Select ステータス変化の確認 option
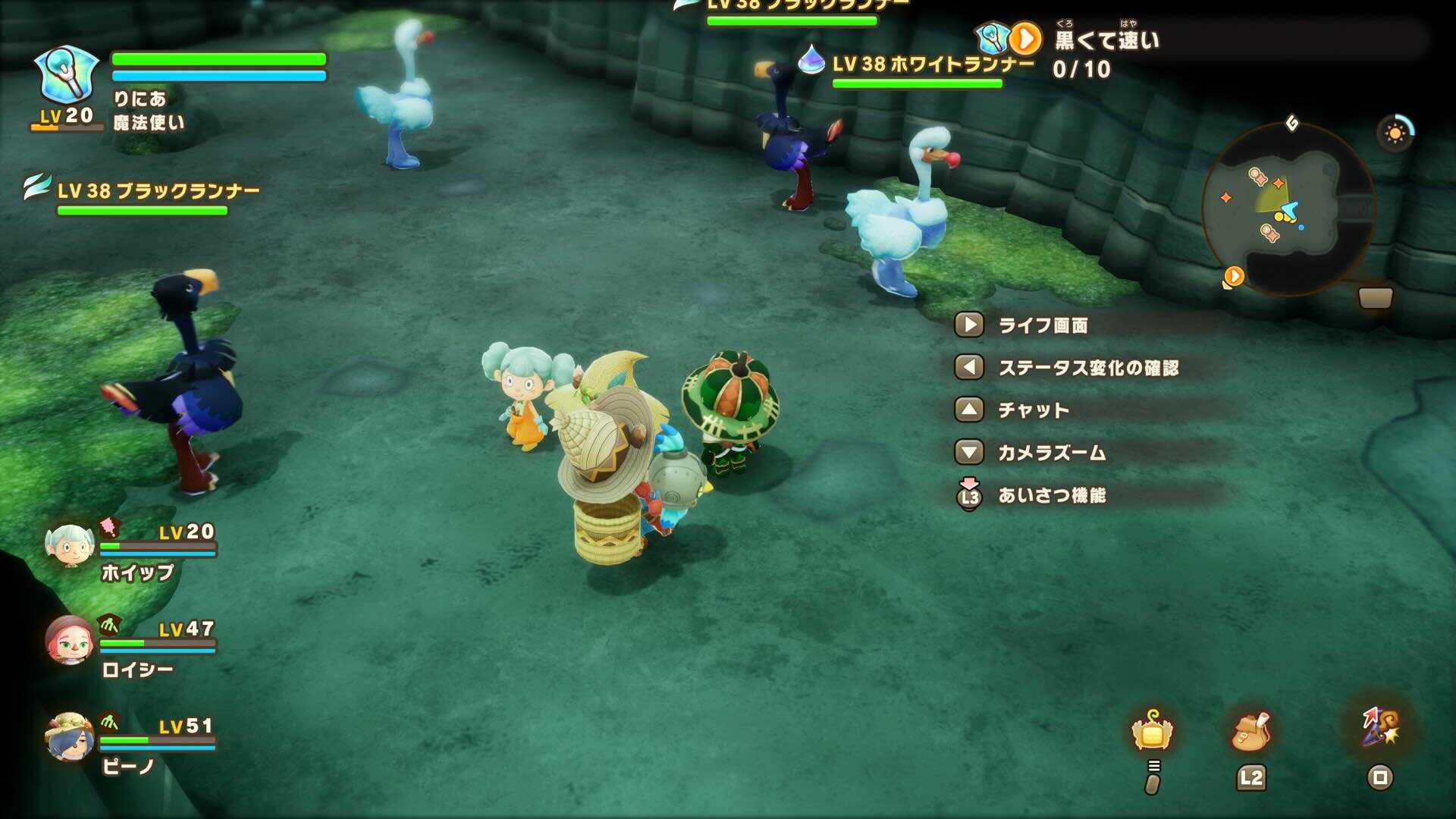 (1087, 368)
